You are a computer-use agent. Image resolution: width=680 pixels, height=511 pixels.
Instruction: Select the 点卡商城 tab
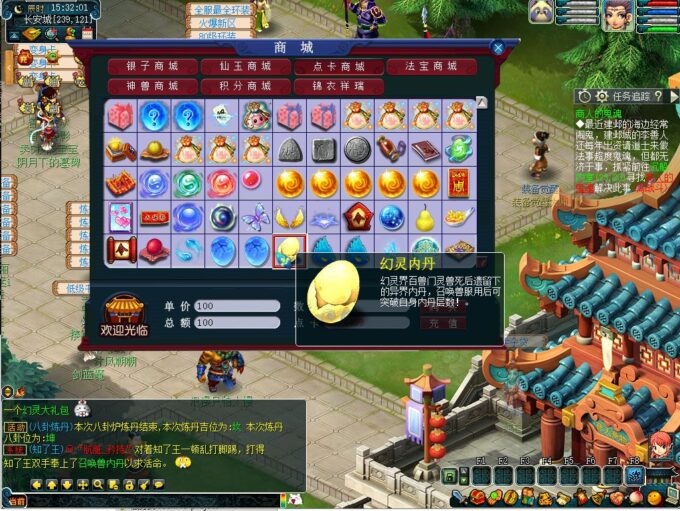coord(338,67)
